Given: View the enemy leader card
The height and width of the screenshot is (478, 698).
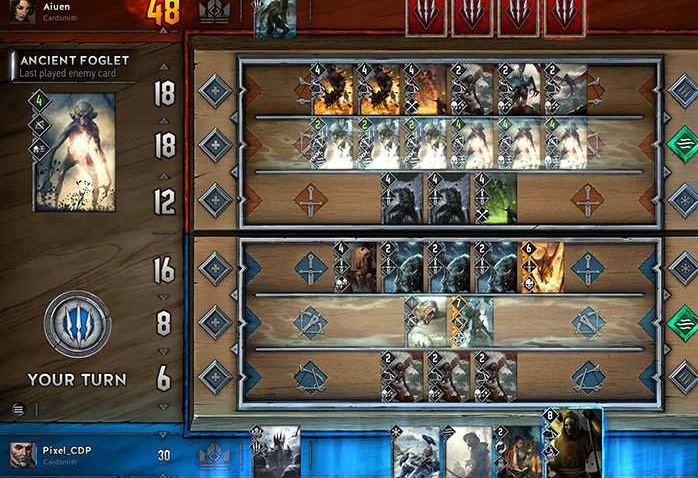Looking at the screenshot, I should (x=275, y=19).
